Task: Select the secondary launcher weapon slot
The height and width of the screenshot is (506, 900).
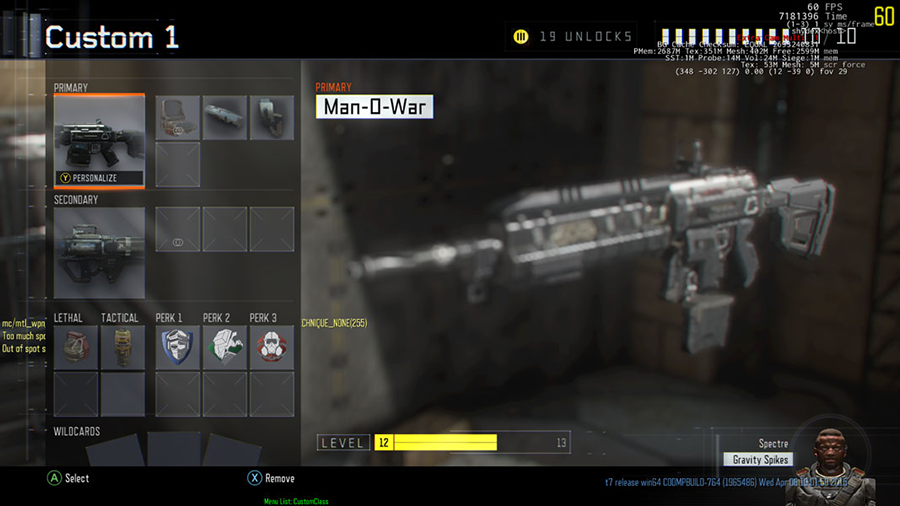Action: pyautogui.click(x=99, y=252)
